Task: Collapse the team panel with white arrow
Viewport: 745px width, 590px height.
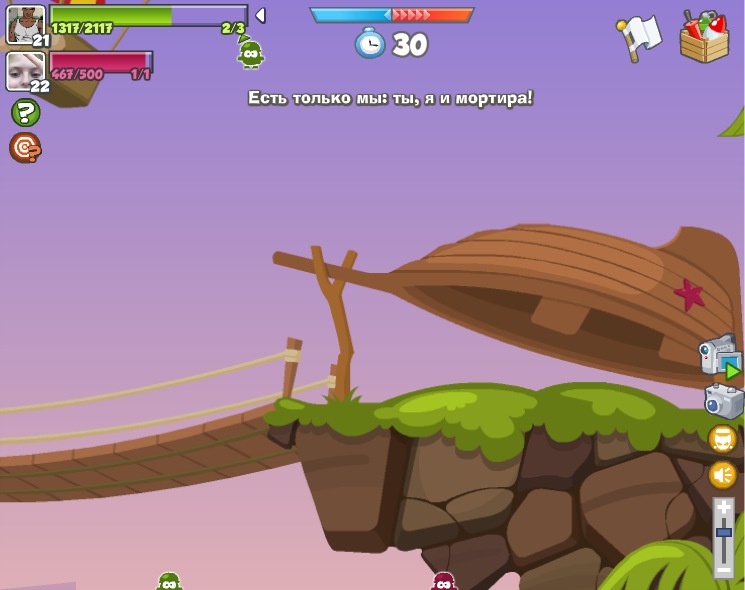Action: tap(260, 15)
